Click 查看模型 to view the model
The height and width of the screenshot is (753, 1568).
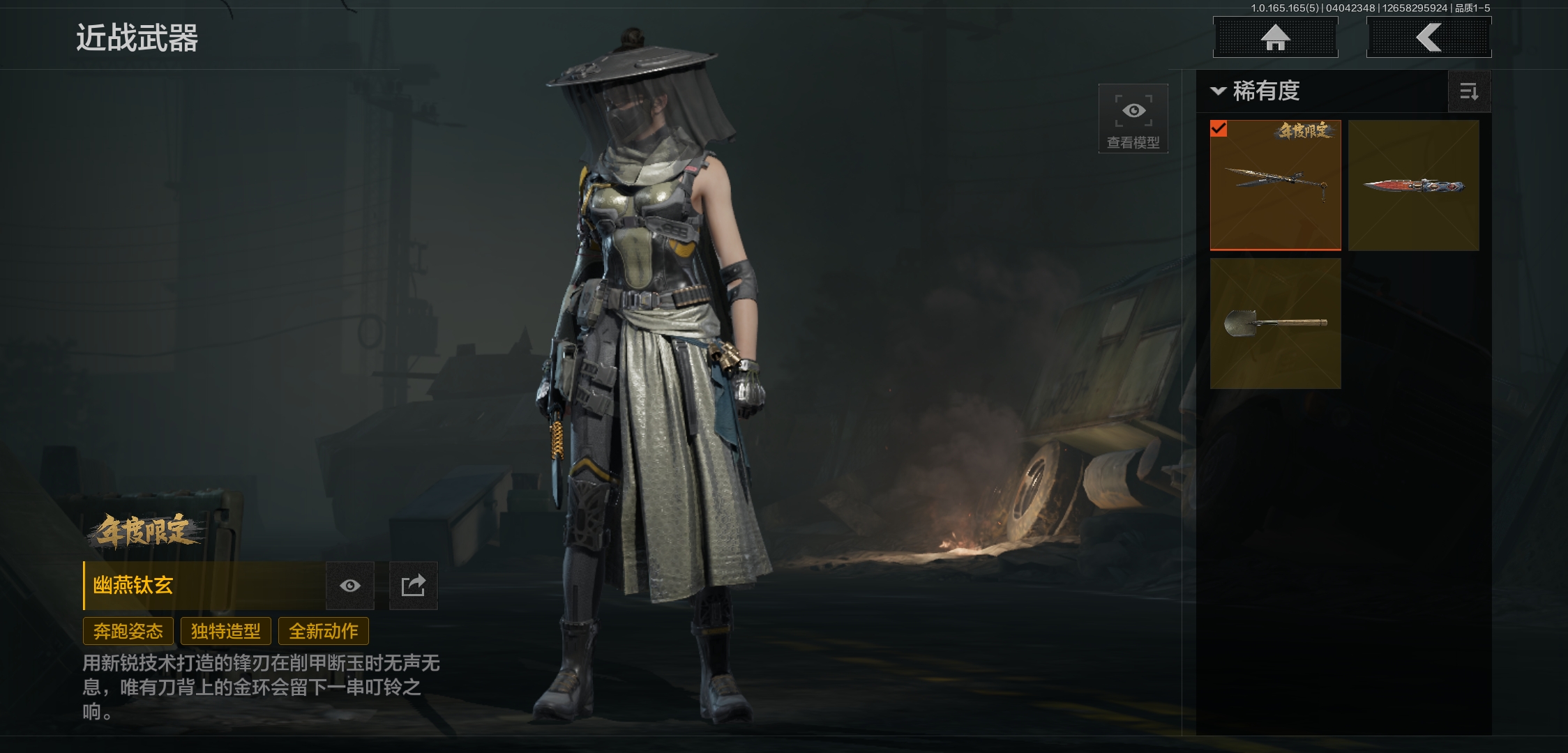point(1133,119)
